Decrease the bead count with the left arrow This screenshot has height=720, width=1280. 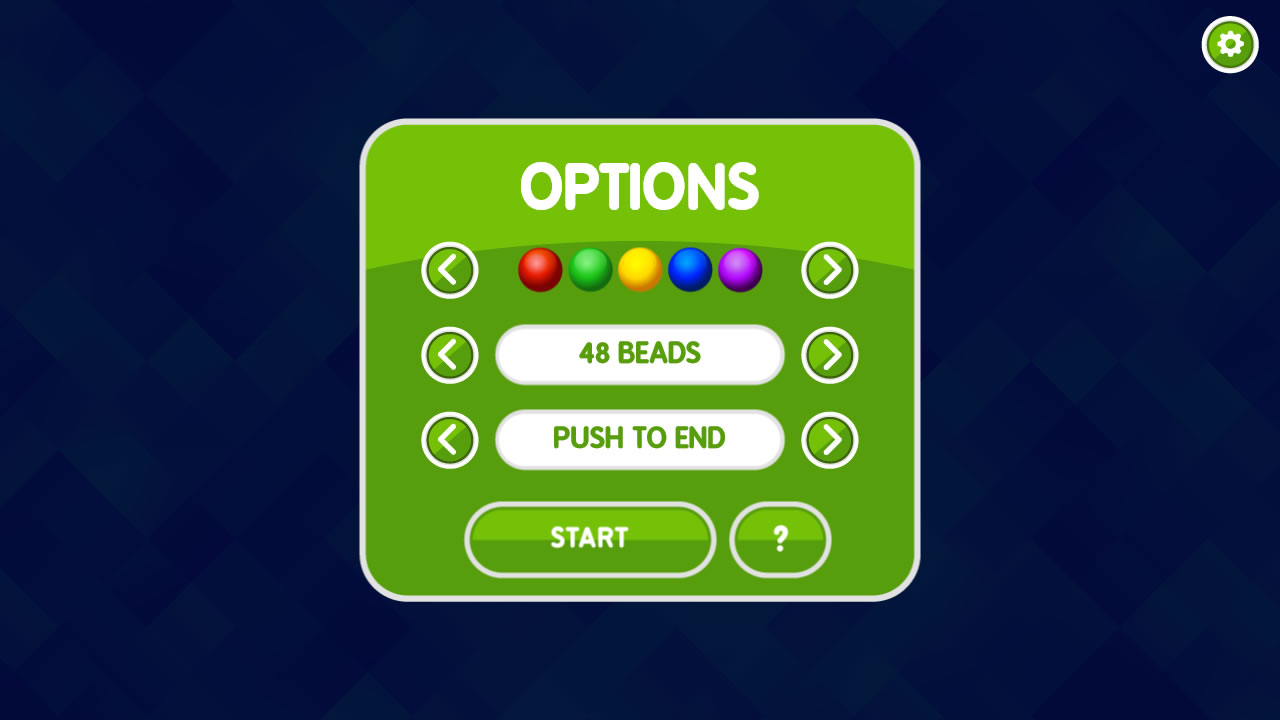[449, 355]
